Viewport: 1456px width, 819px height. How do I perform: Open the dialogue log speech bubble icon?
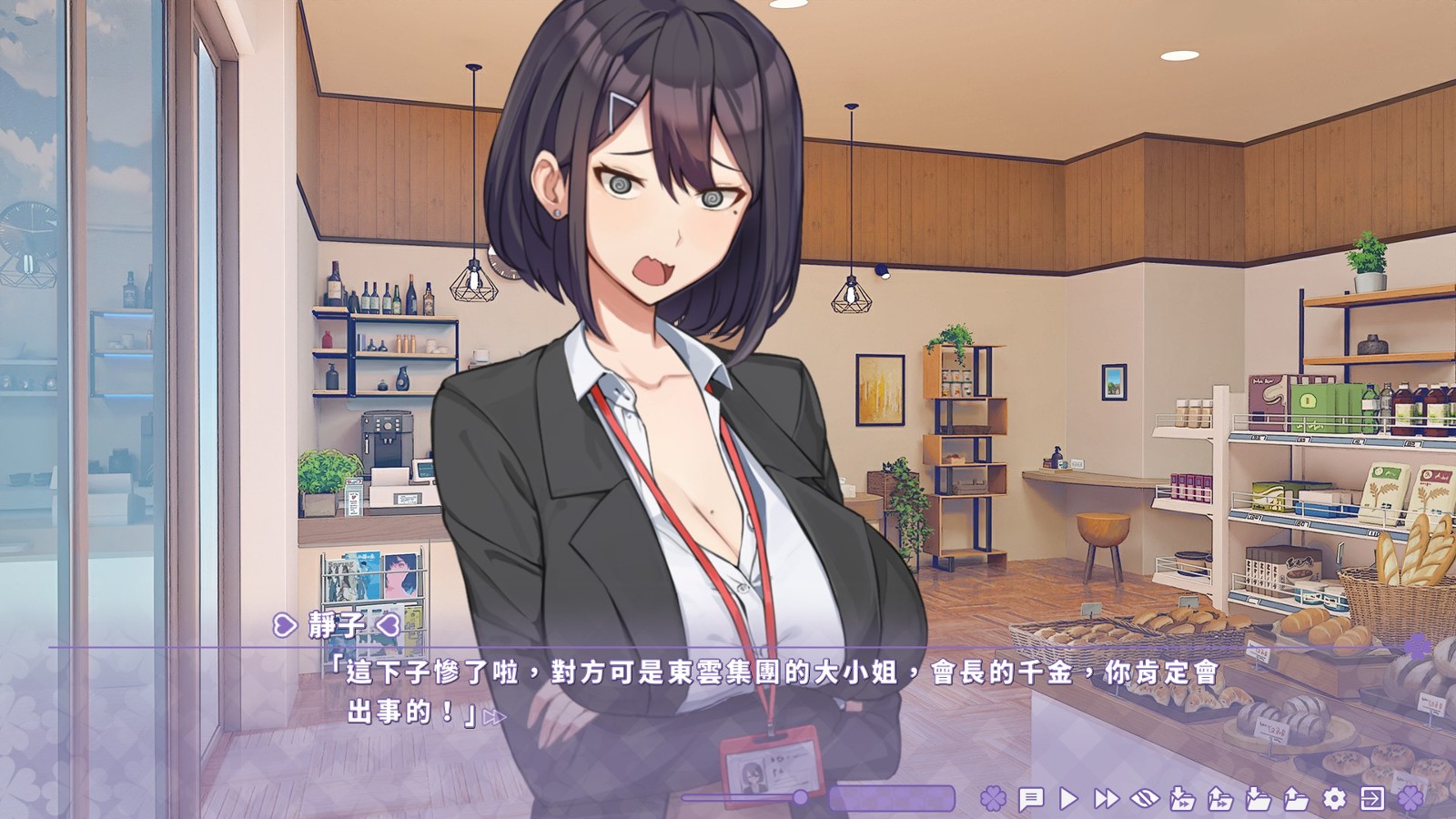[x=1031, y=799]
